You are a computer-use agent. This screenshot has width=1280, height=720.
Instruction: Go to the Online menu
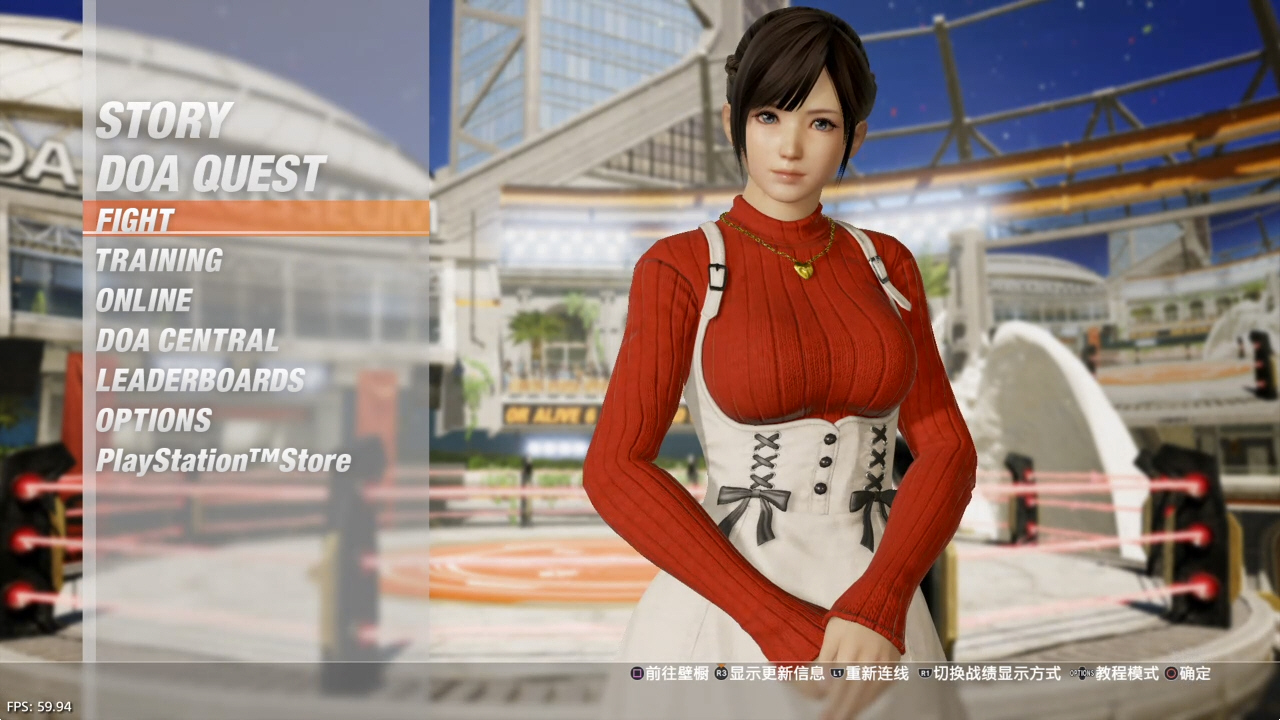(144, 301)
